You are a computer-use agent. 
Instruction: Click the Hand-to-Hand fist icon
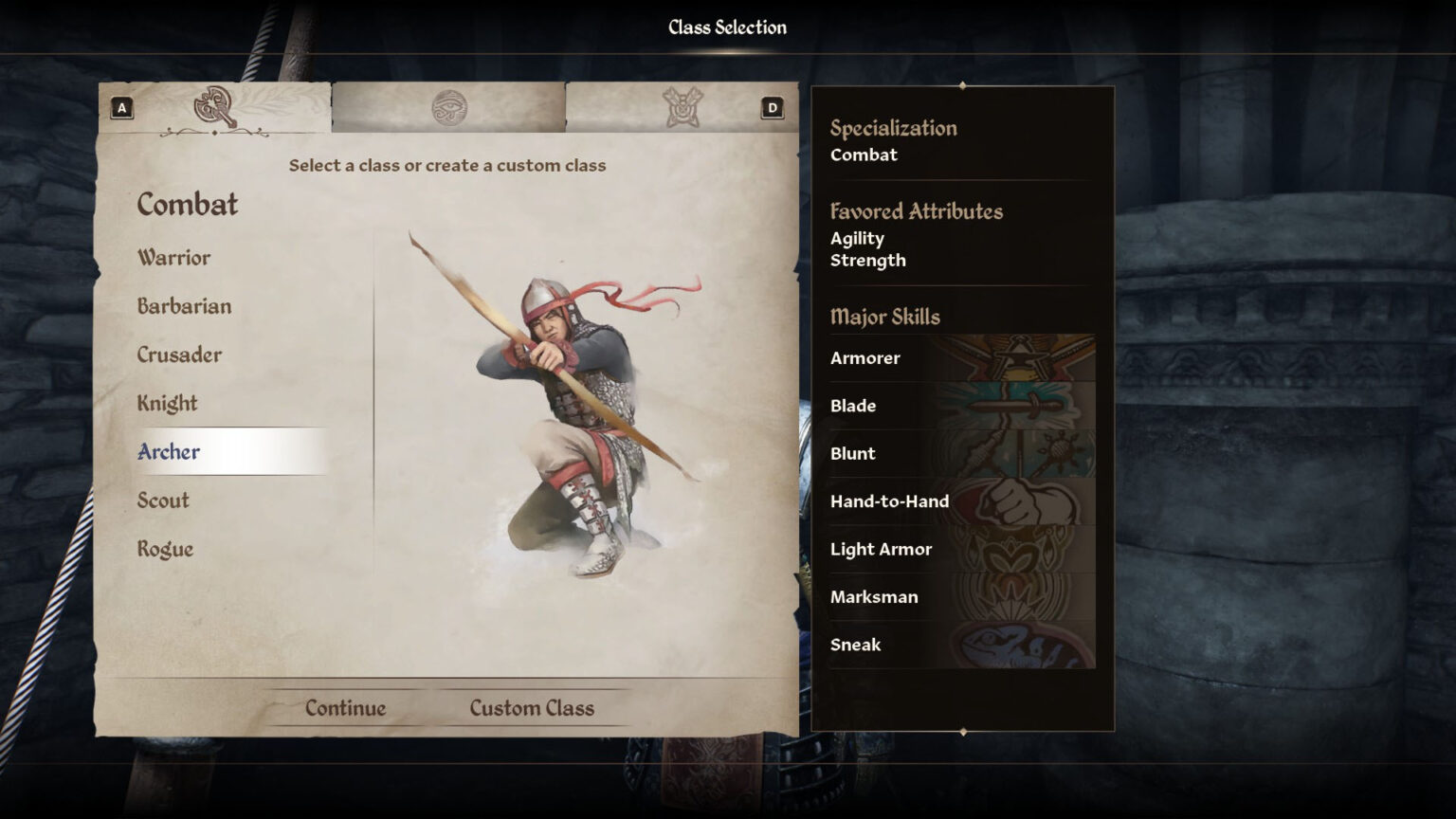pyautogui.click(x=1024, y=500)
